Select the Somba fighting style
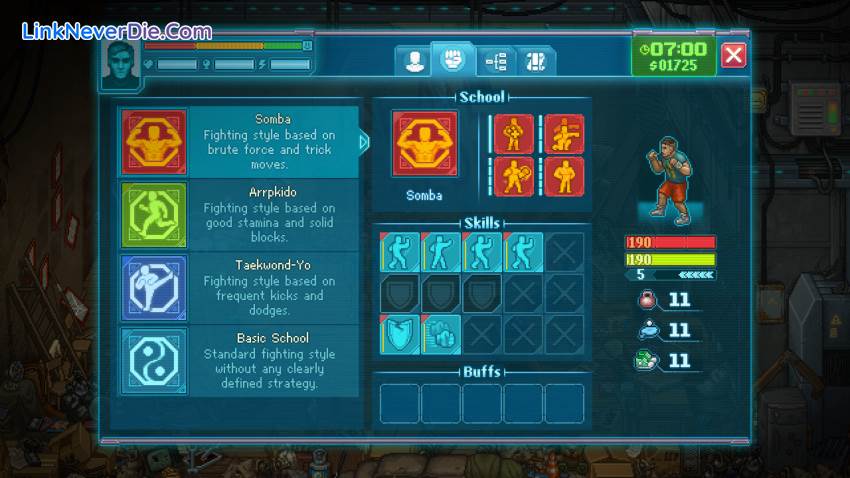This screenshot has height=478, width=850. (x=238, y=142)
